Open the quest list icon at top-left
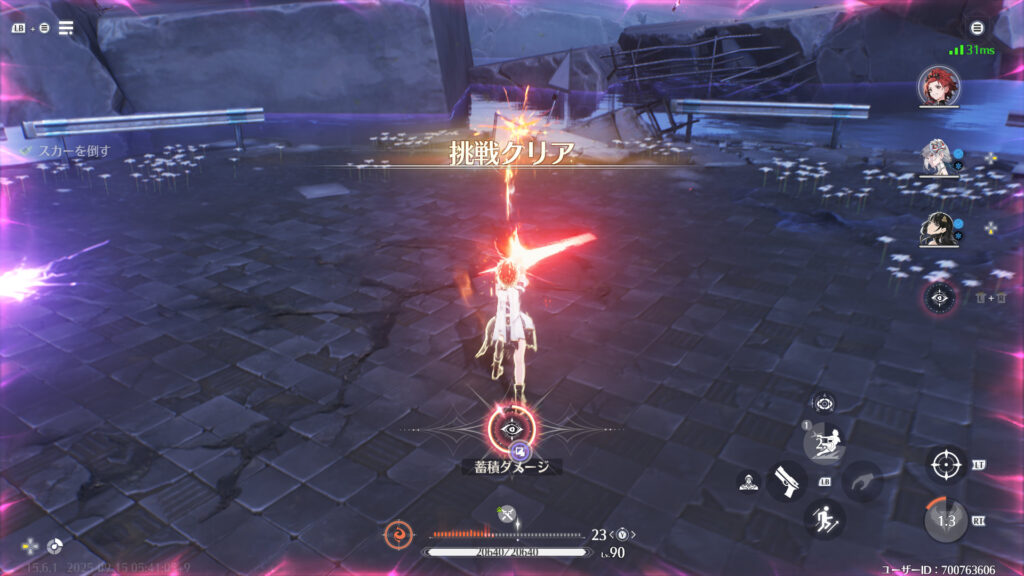This screenshot has width=1024, height=576. pos(66,28)
